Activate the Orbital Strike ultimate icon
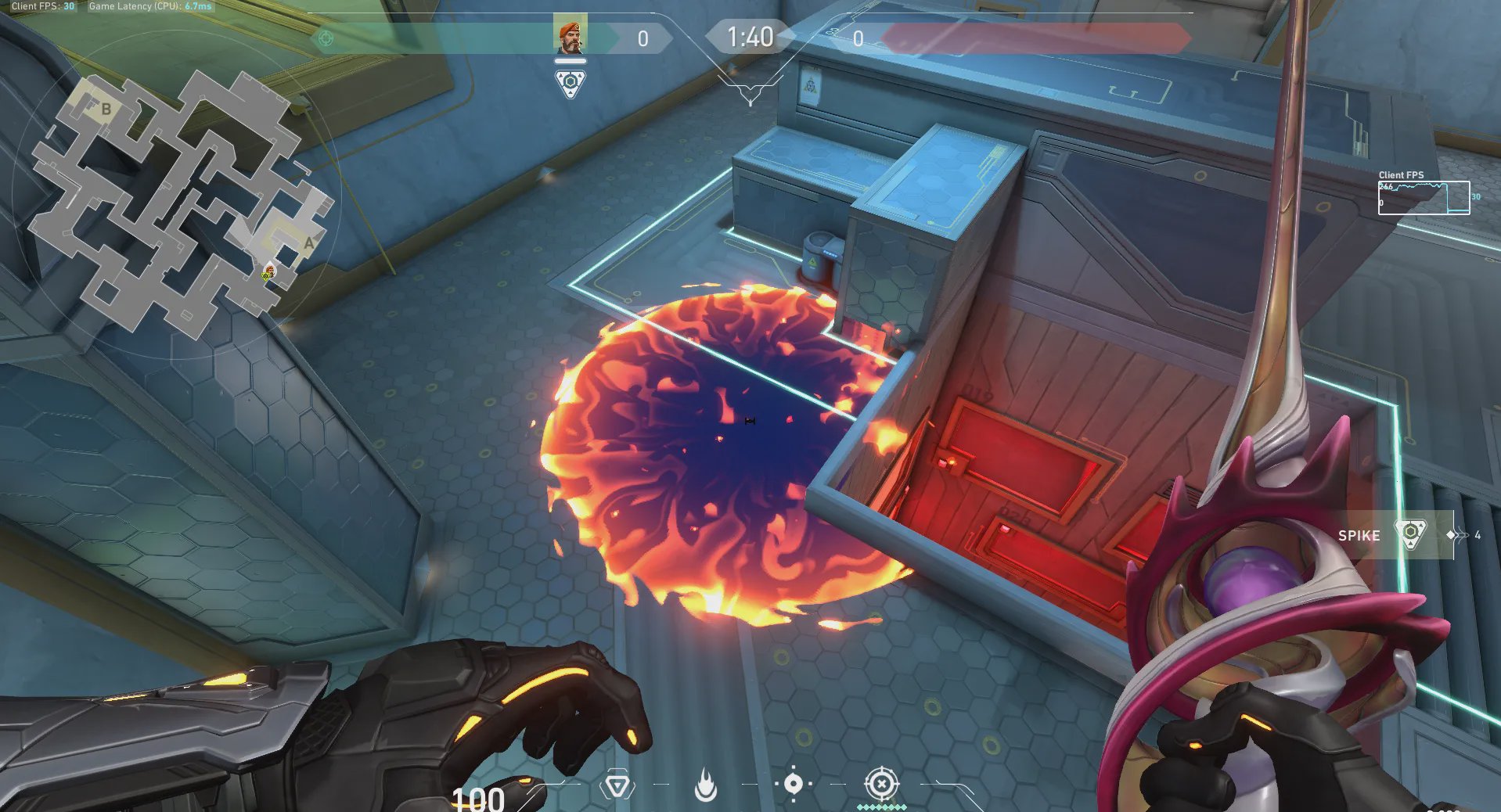1501x812 pixels. tap(881, 784)
